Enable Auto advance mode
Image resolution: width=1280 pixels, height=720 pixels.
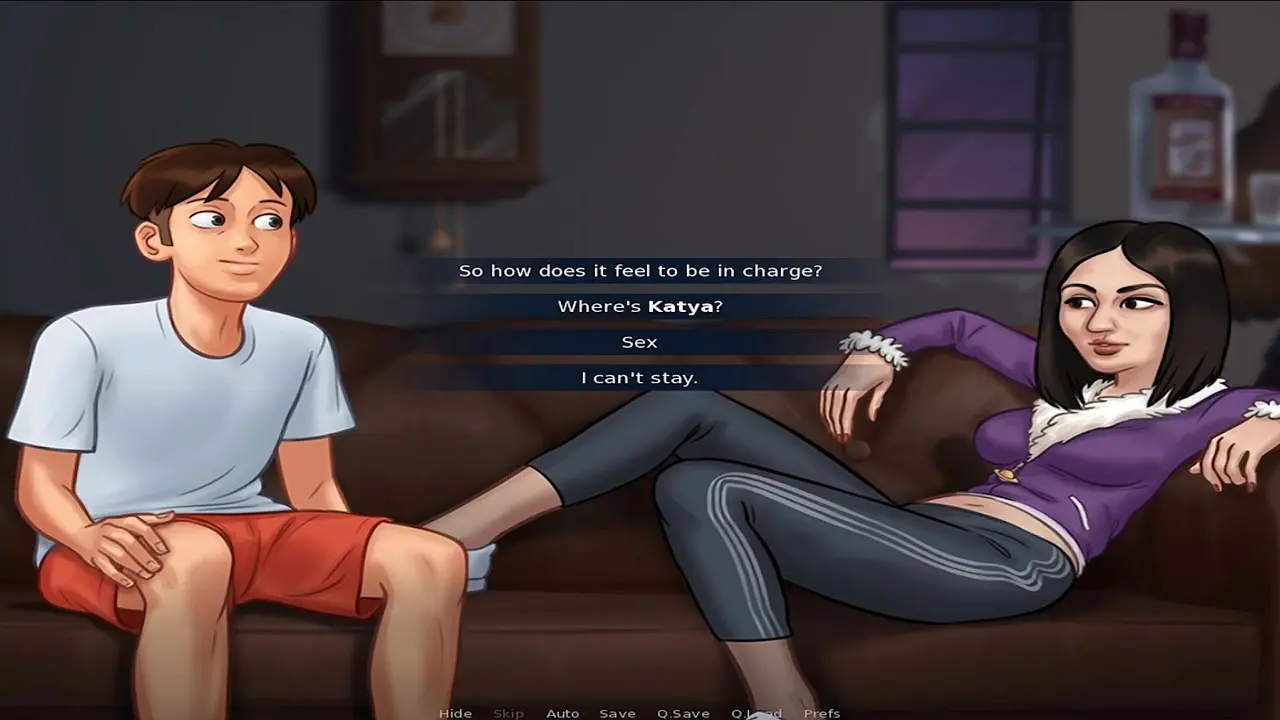[562, 713]
